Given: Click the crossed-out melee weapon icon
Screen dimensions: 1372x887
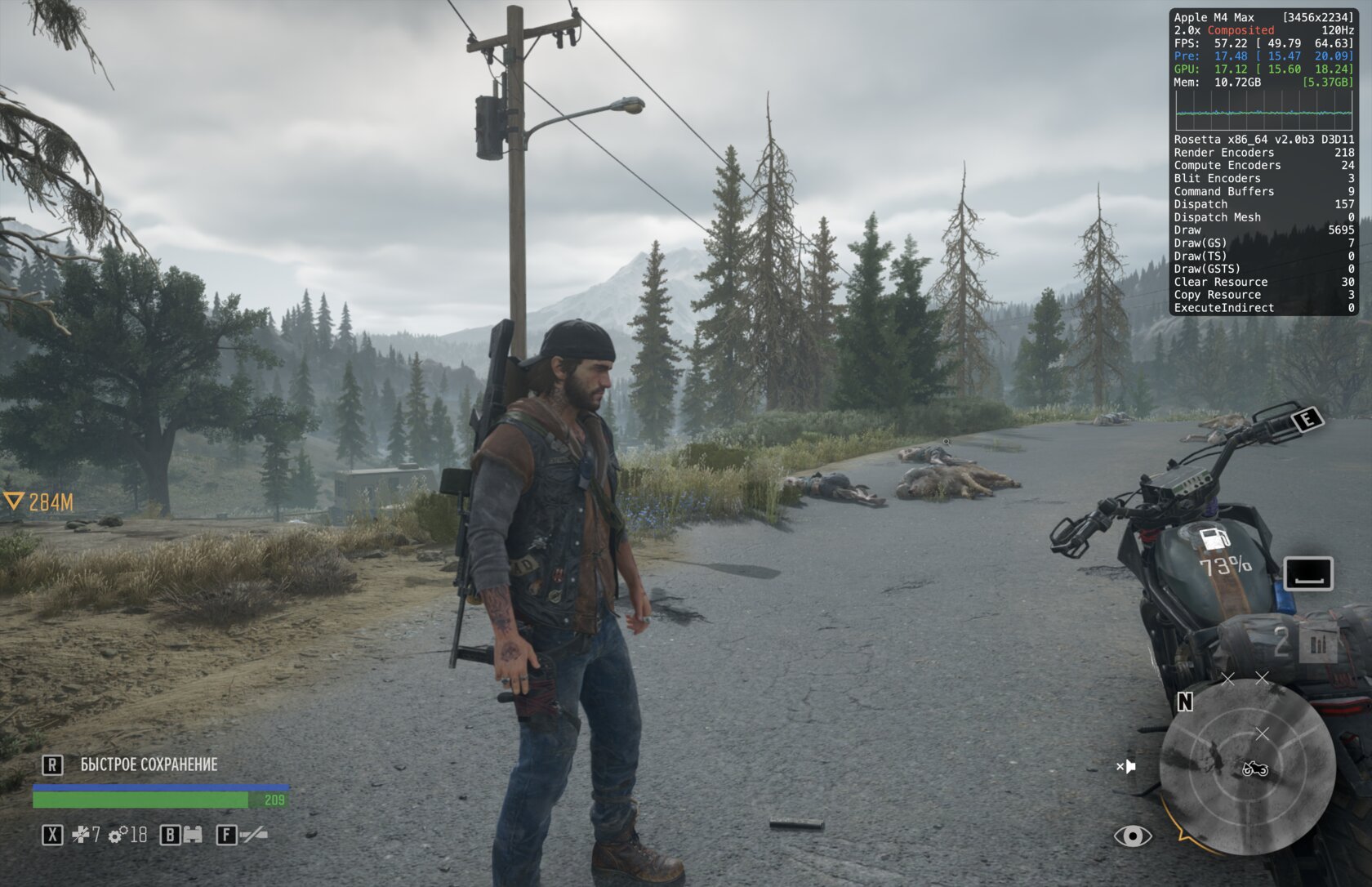Looking at the screenshot, I should click(252, 835).
